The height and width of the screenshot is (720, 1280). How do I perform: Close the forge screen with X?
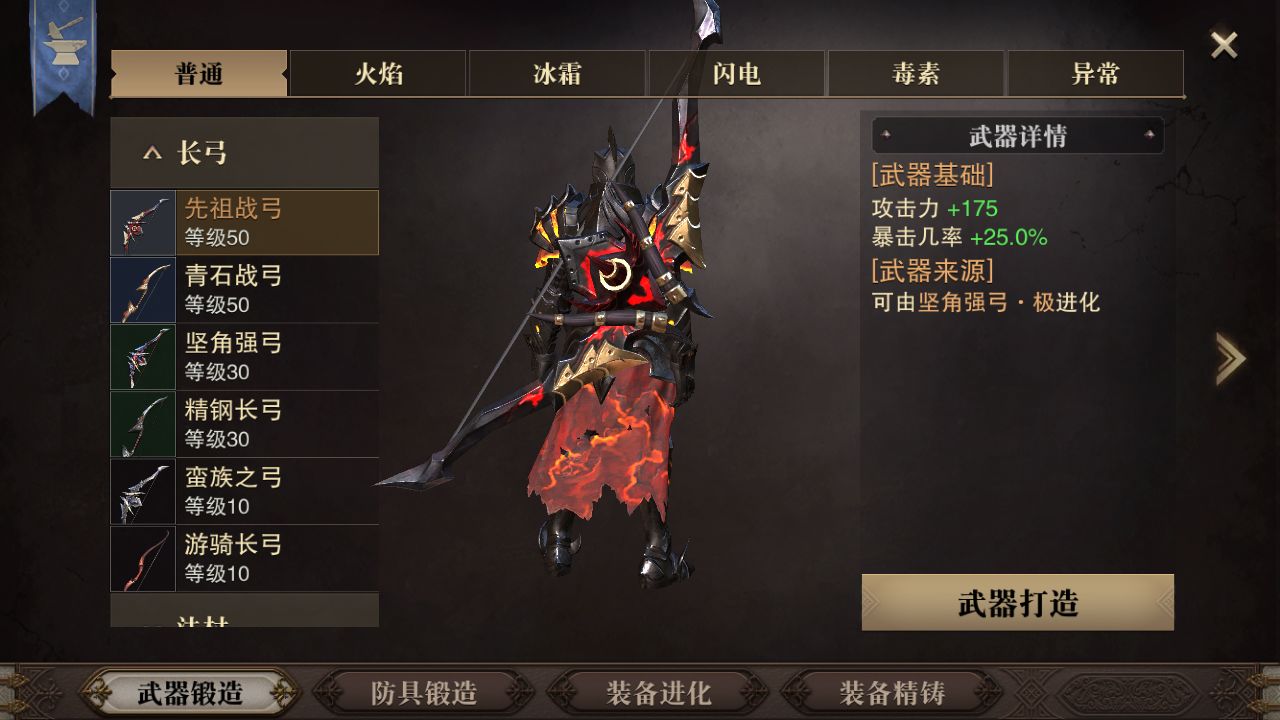click(x=1224, y=45)
